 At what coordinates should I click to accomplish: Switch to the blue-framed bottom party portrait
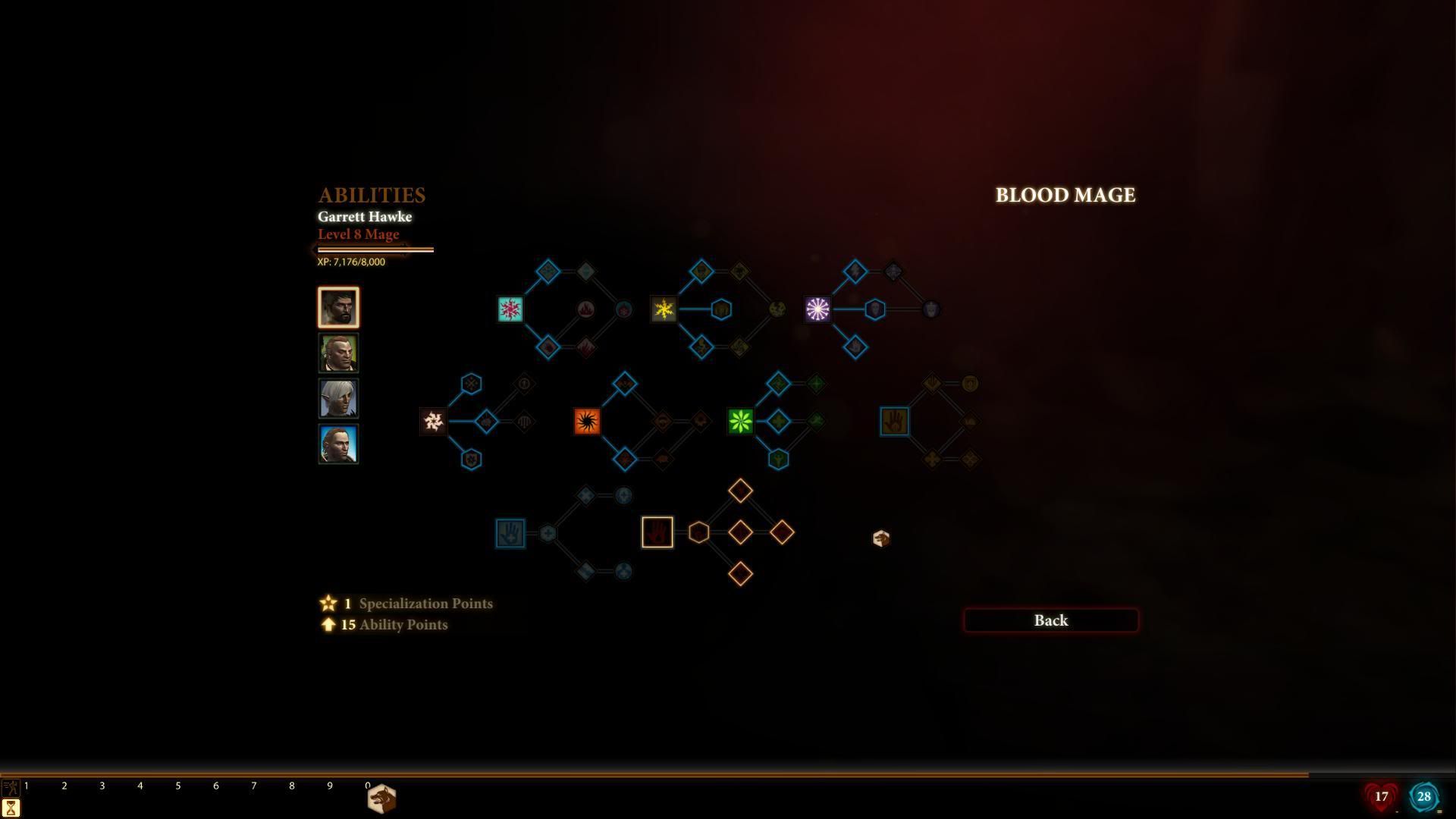click(x=338, y=444)
